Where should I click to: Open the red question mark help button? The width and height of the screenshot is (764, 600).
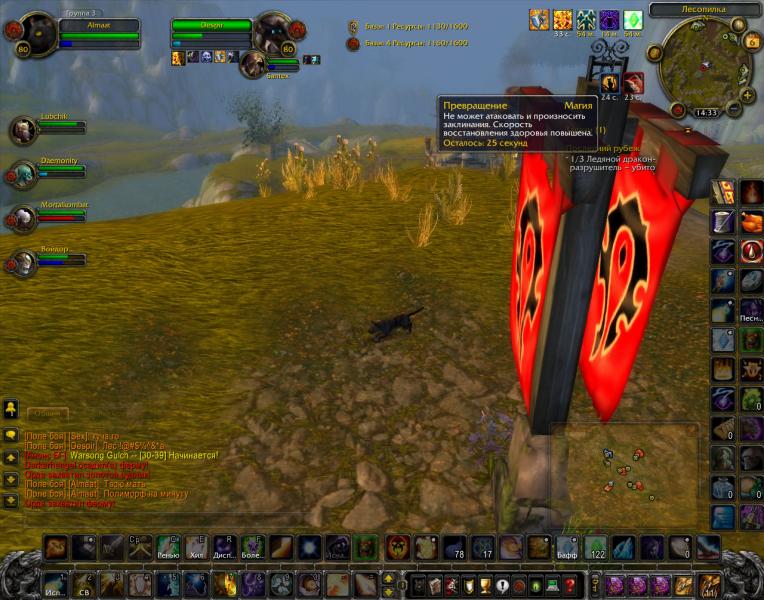(x=569, y=586)
